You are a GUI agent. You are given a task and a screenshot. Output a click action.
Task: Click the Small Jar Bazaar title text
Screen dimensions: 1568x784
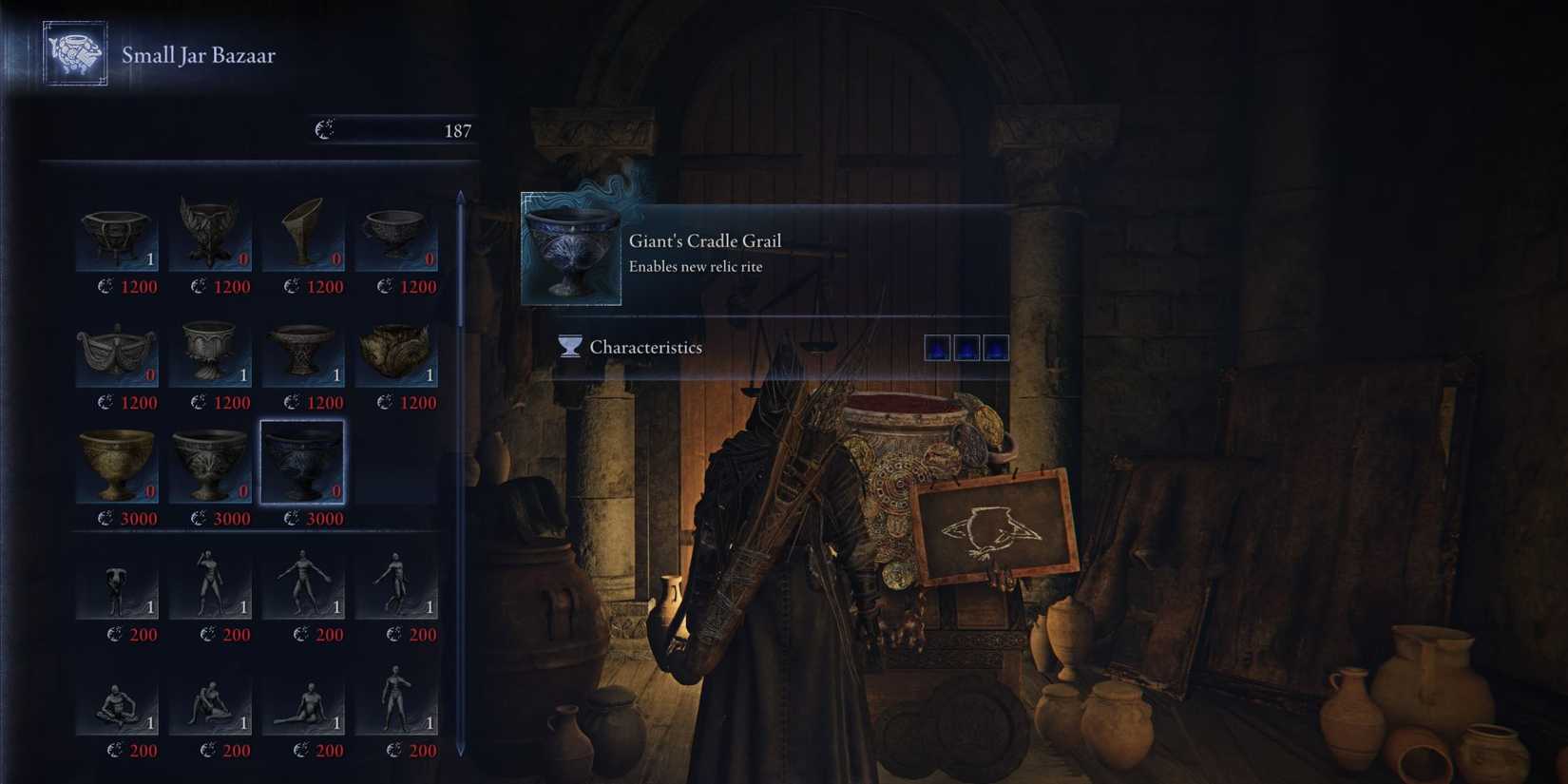(198, 55)
